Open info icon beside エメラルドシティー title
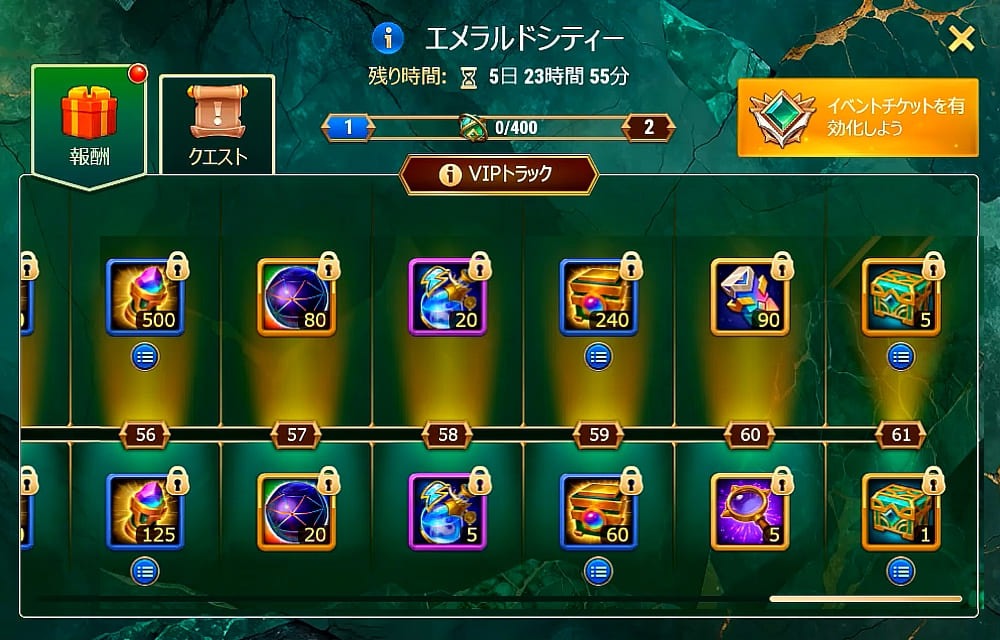This screenshot has height=640, width=1000. [x=387, y=39]
